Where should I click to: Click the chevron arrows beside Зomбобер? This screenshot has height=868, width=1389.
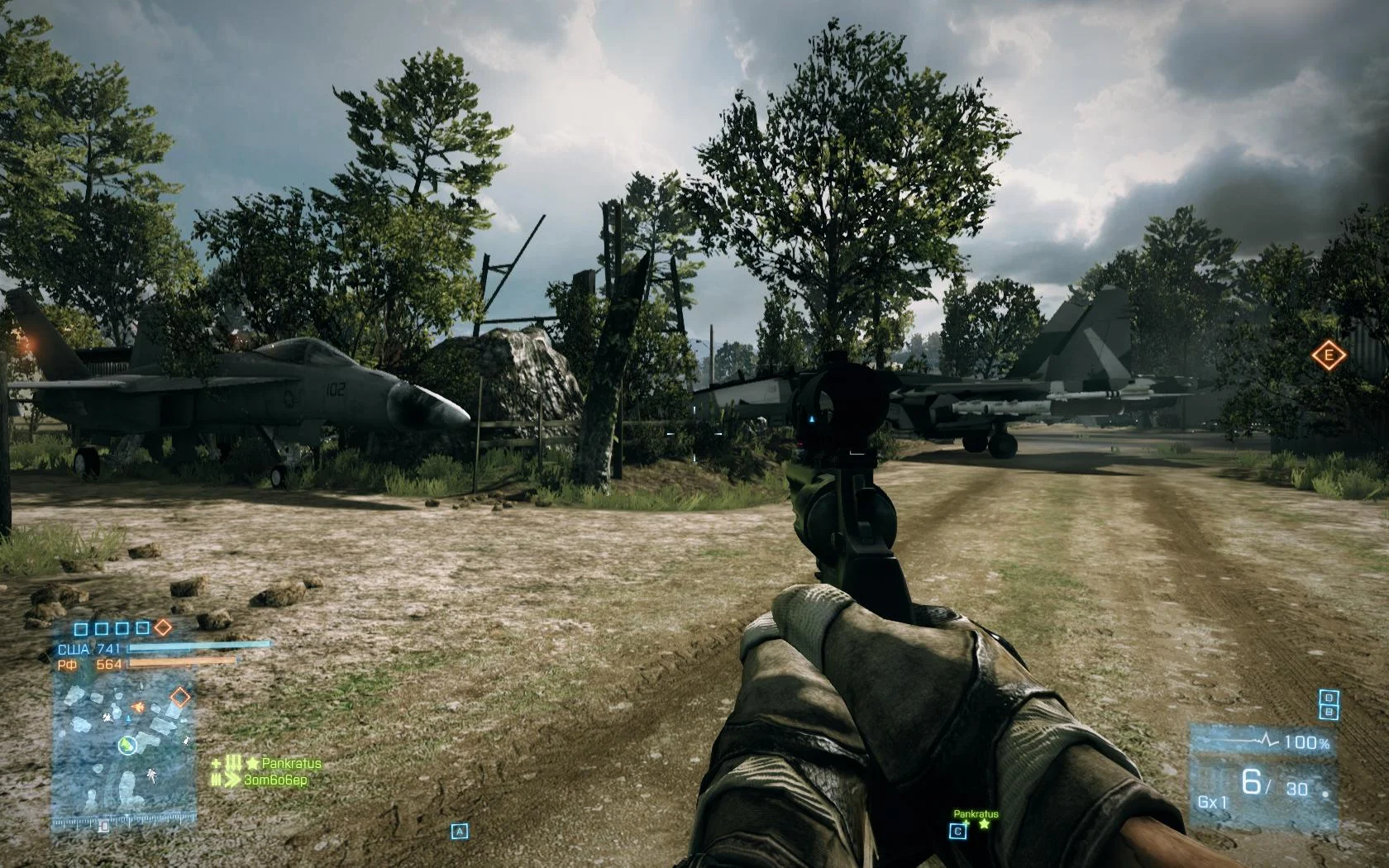coord(233,780)
